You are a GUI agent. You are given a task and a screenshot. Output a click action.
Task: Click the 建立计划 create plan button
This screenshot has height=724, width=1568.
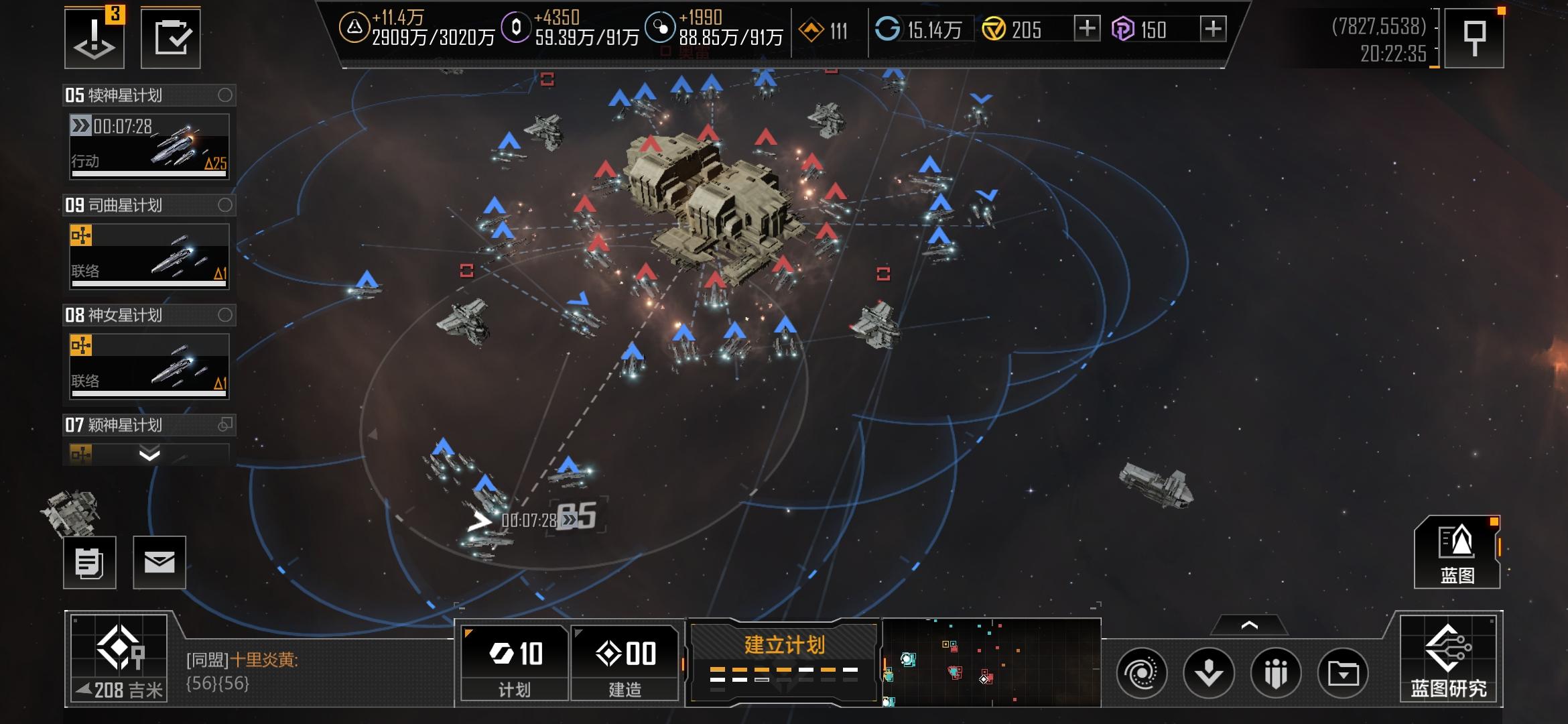(x=784, y=661)
